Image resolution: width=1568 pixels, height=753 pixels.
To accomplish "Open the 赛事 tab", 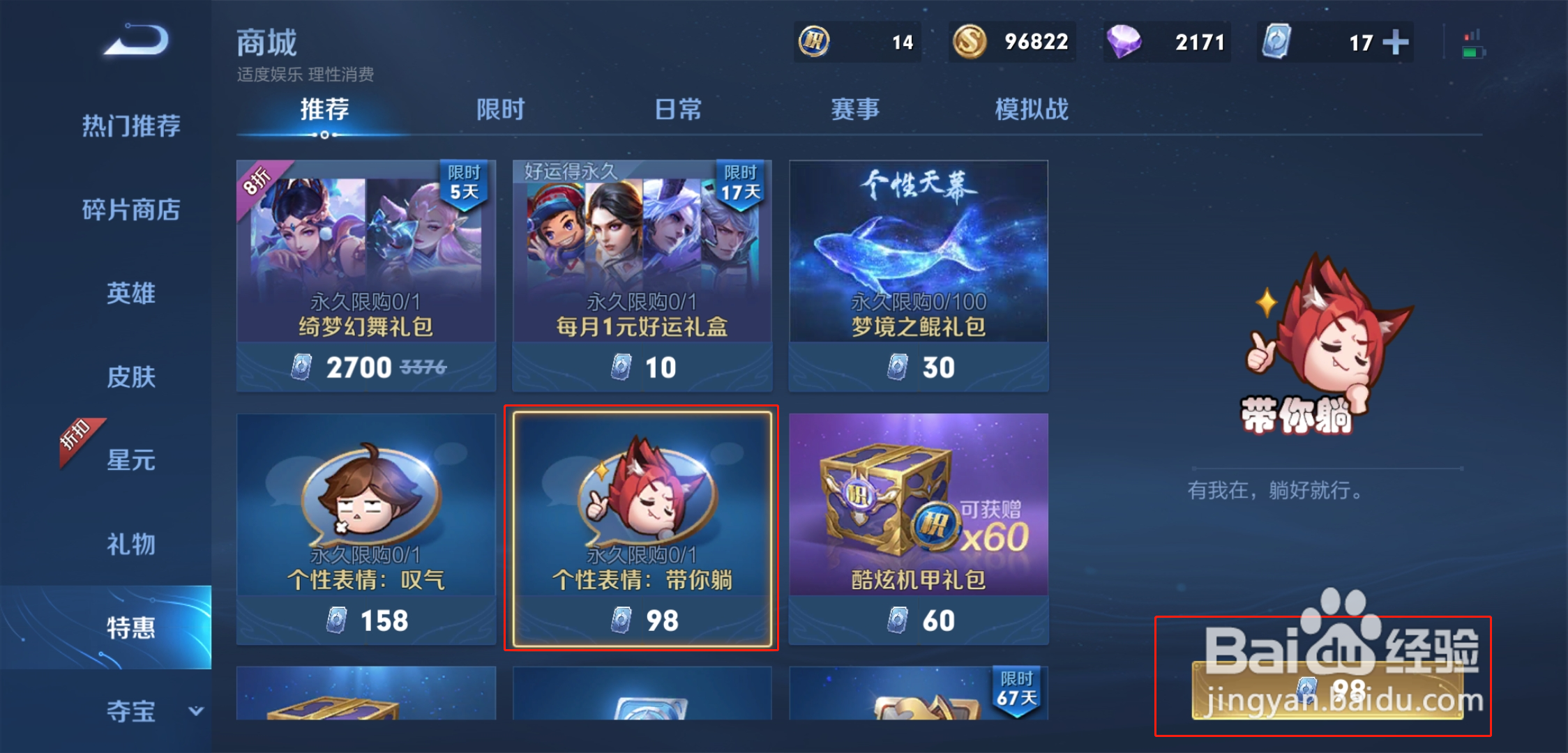I will [x=854, y=109].
